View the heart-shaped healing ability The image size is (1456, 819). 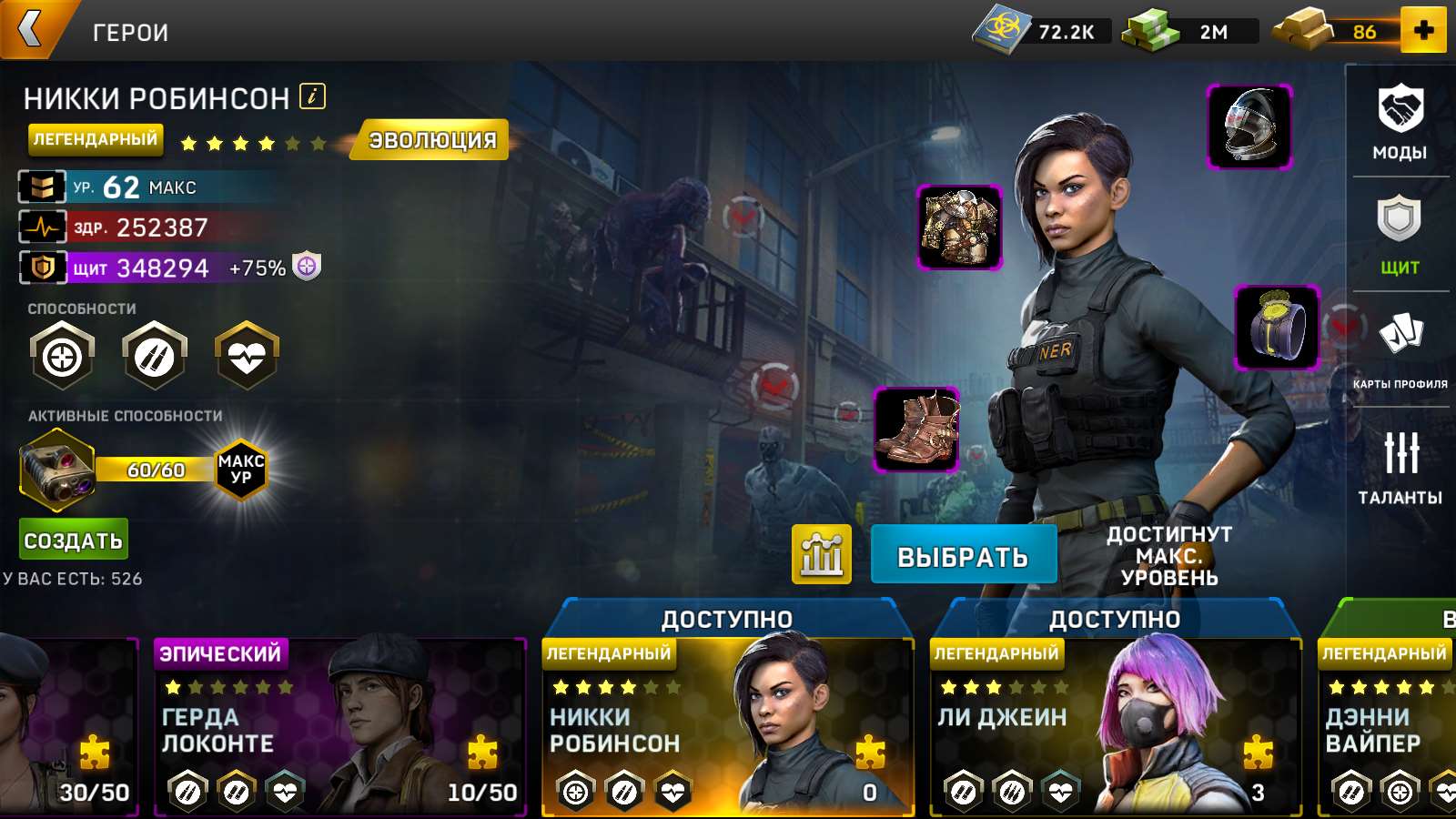(247, 355)
